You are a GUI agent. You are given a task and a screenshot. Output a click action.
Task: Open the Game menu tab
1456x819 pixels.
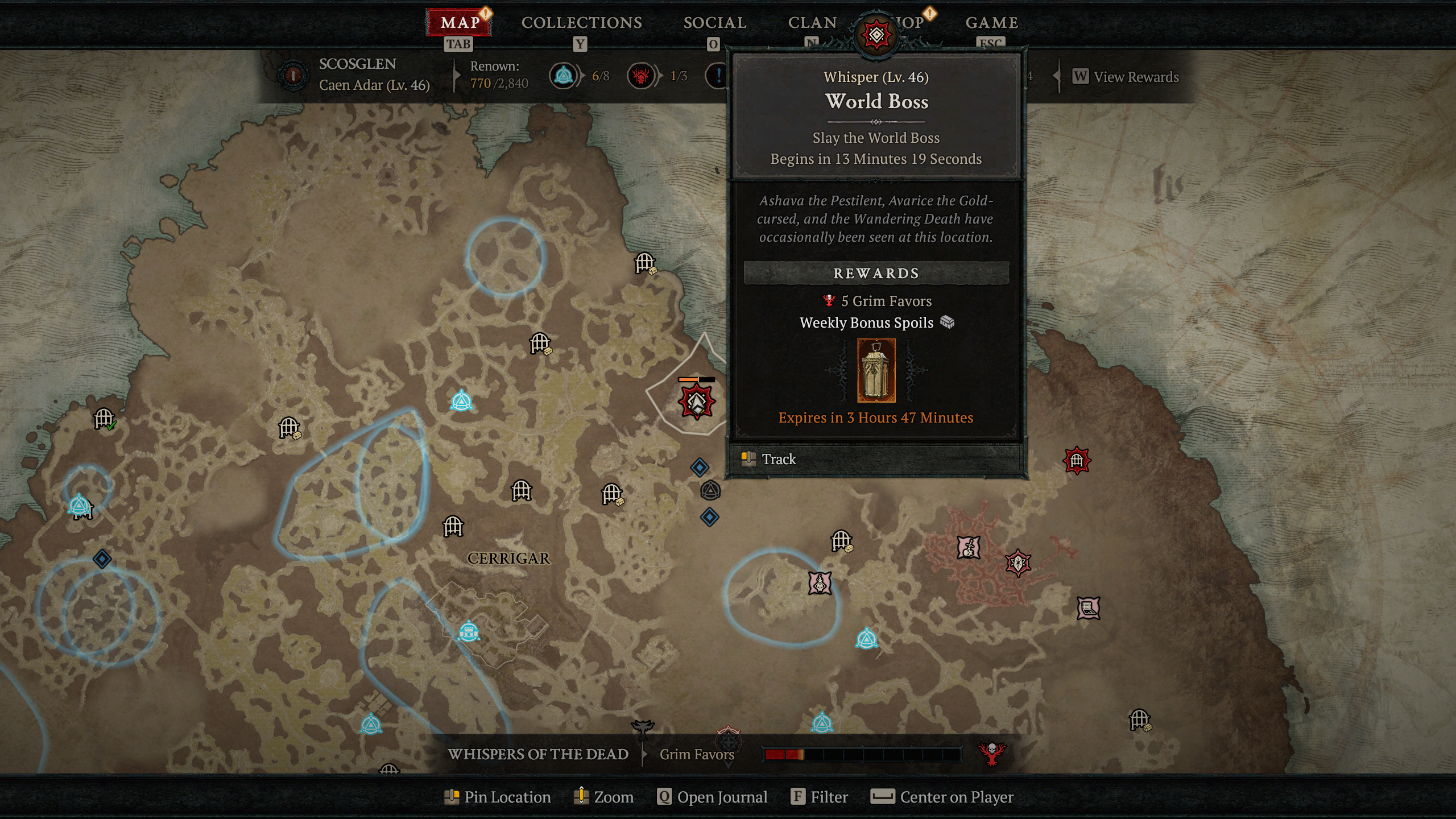[x=991, y=23]
